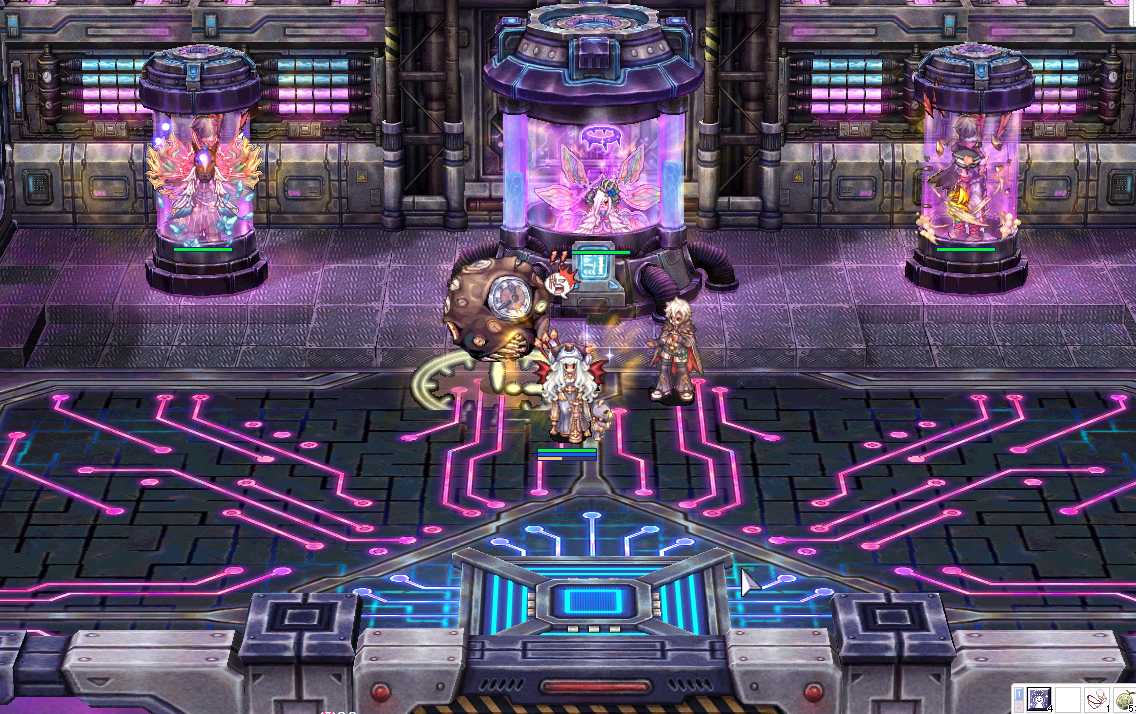Viewport: 1136px width, 714px height.
Task: Use the purple smiling figure skill slot
Action: 1039,699
